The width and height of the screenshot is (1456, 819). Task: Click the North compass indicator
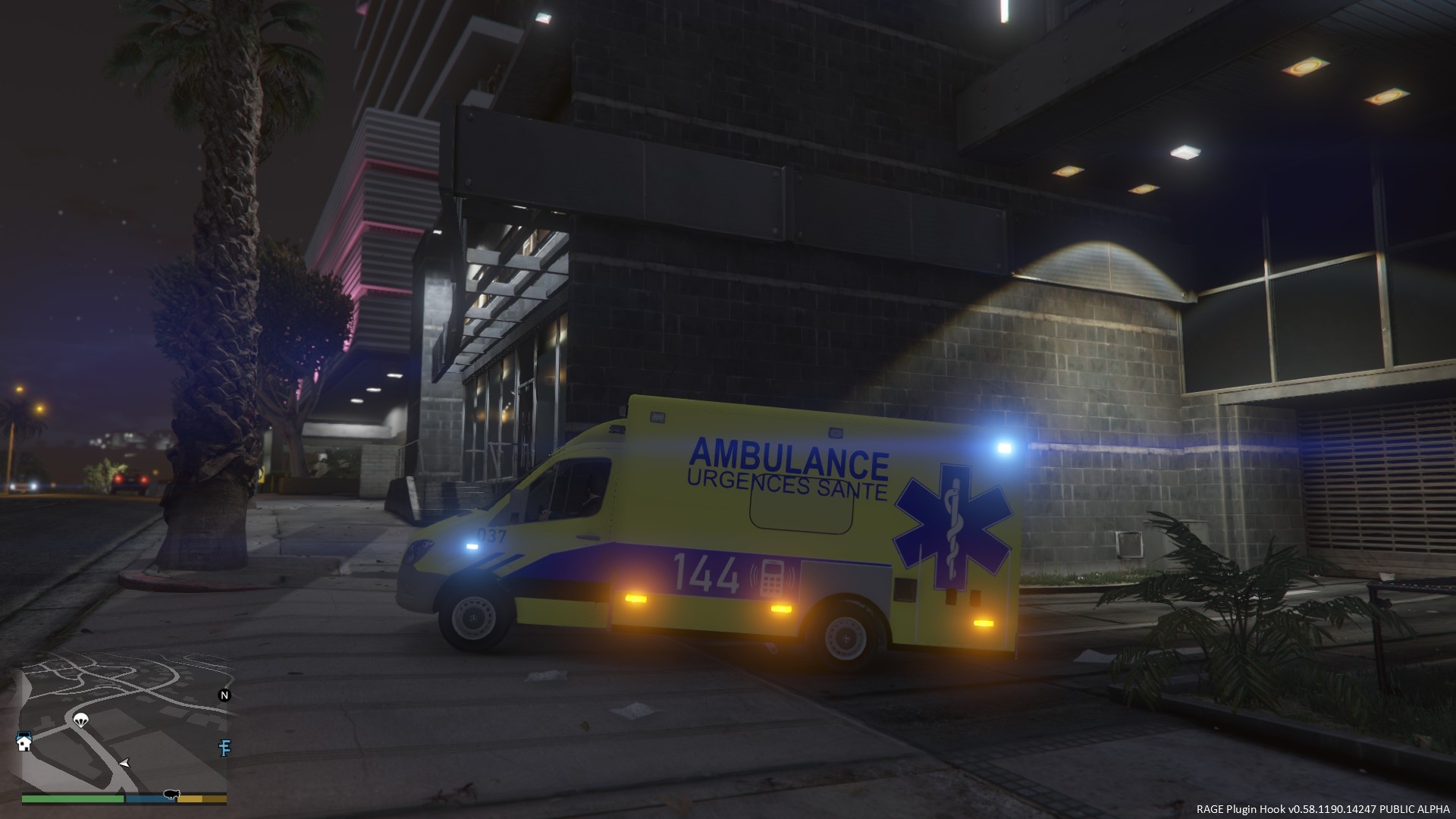tap(224, 695)
